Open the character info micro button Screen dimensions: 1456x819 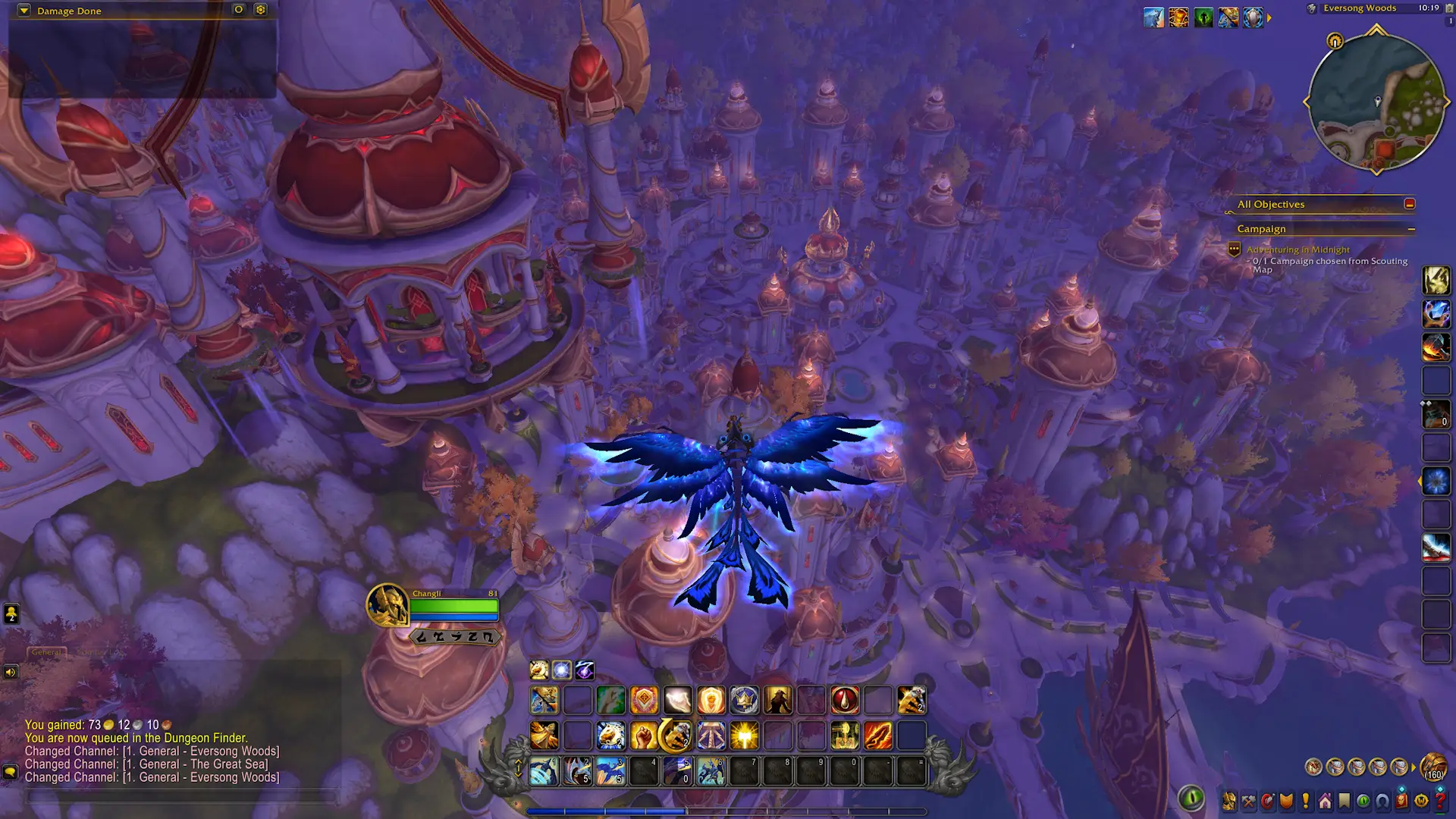pyautogui.click(x=1228, y=801)
